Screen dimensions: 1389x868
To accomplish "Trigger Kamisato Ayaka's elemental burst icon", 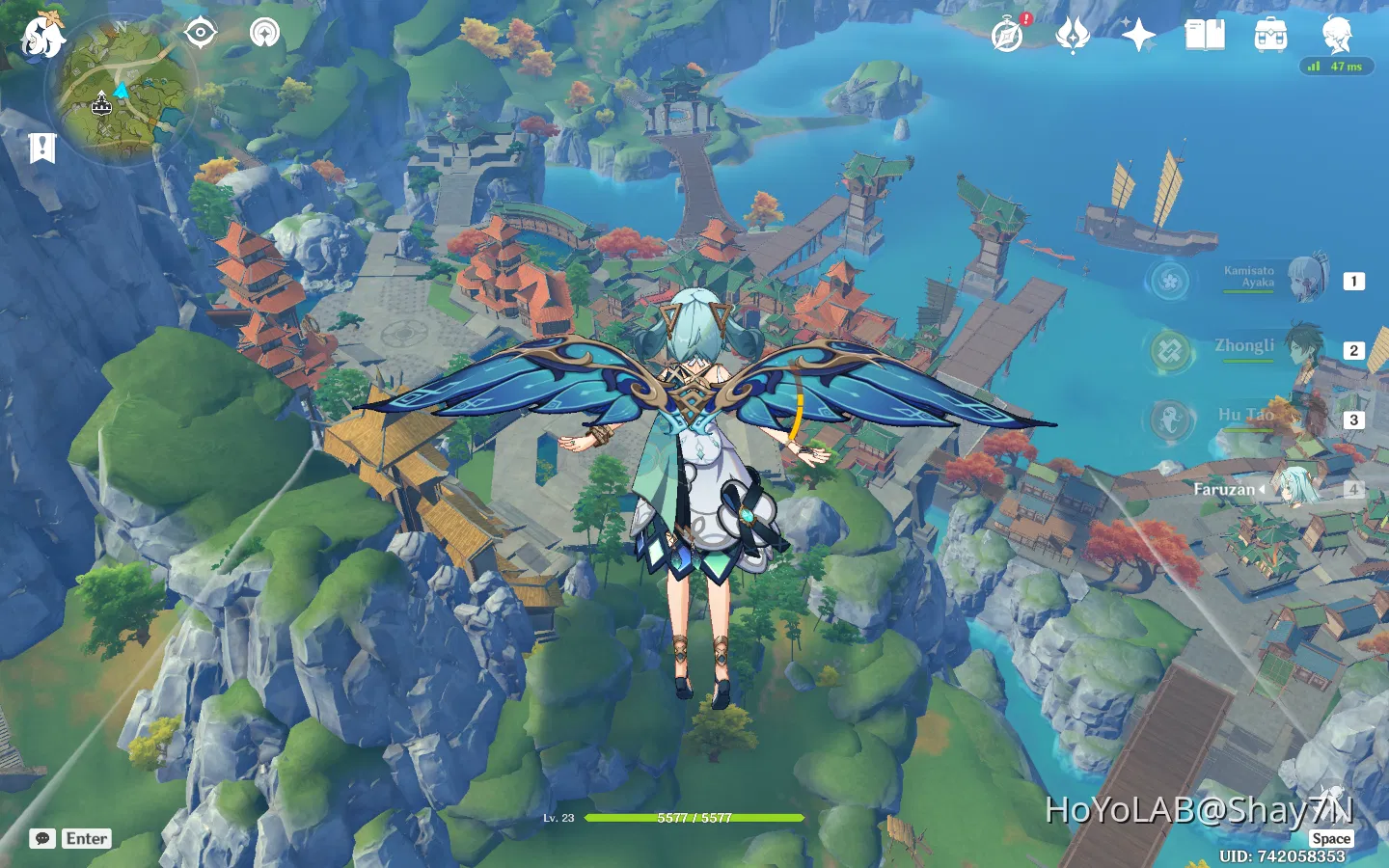I will coord(1169,281).
